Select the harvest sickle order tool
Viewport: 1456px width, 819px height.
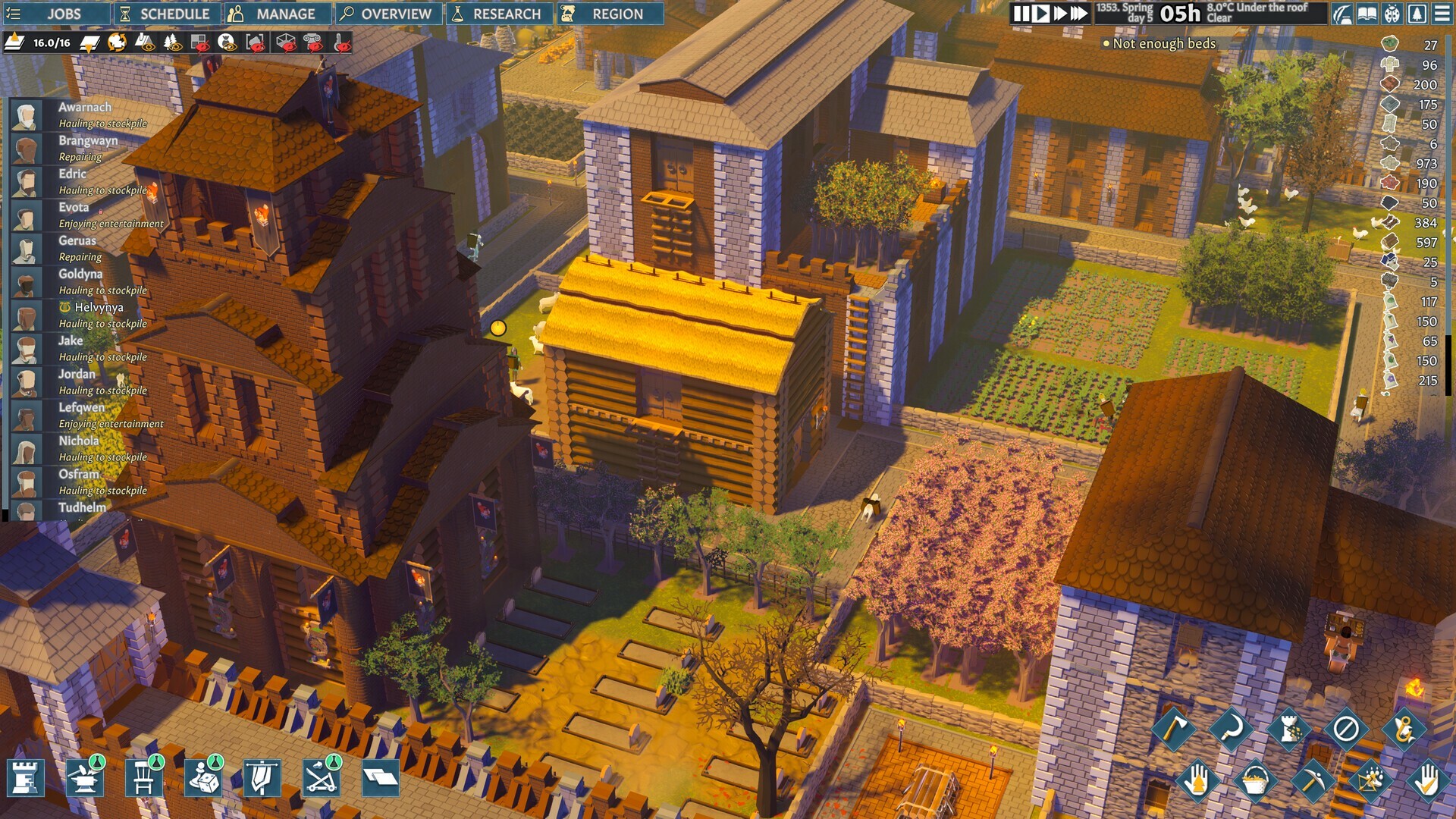tap(1232, 729)
